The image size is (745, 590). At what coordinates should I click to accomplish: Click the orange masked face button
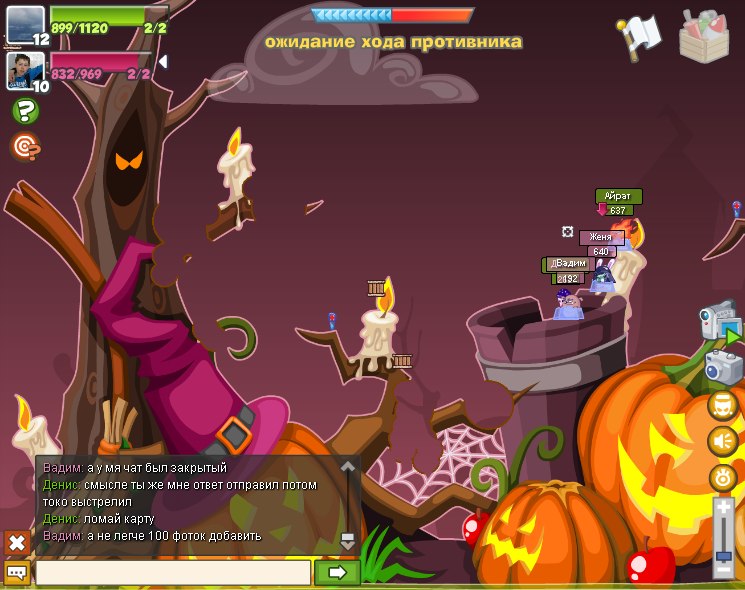[x=723, y=404]
